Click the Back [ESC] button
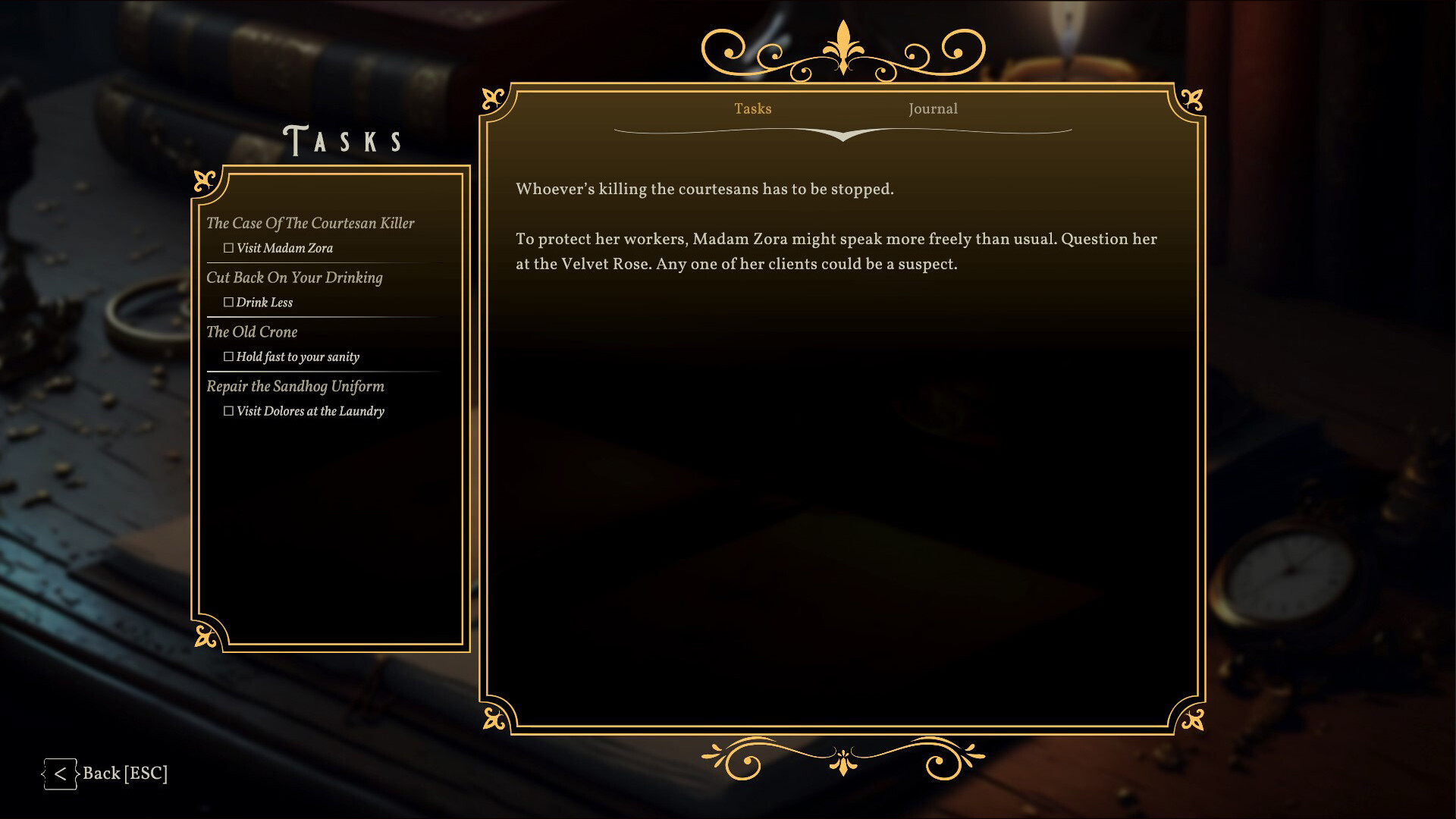This screenshot has width=1456, height=819. pos(126,773)
